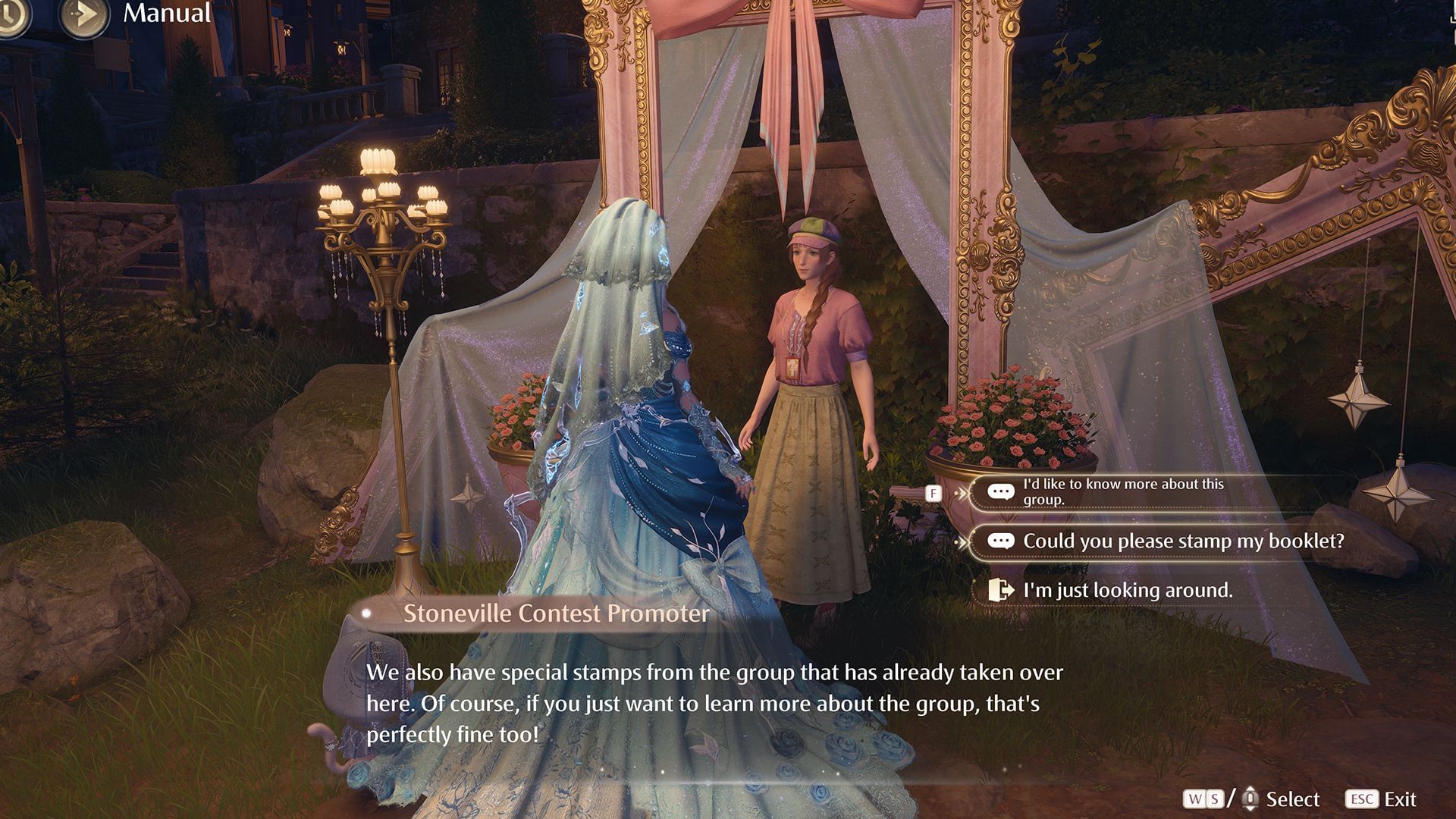The image size is (1456, 819).
Task: Click chevron arrows before stamp booklet option
Action: pos(964,541)
